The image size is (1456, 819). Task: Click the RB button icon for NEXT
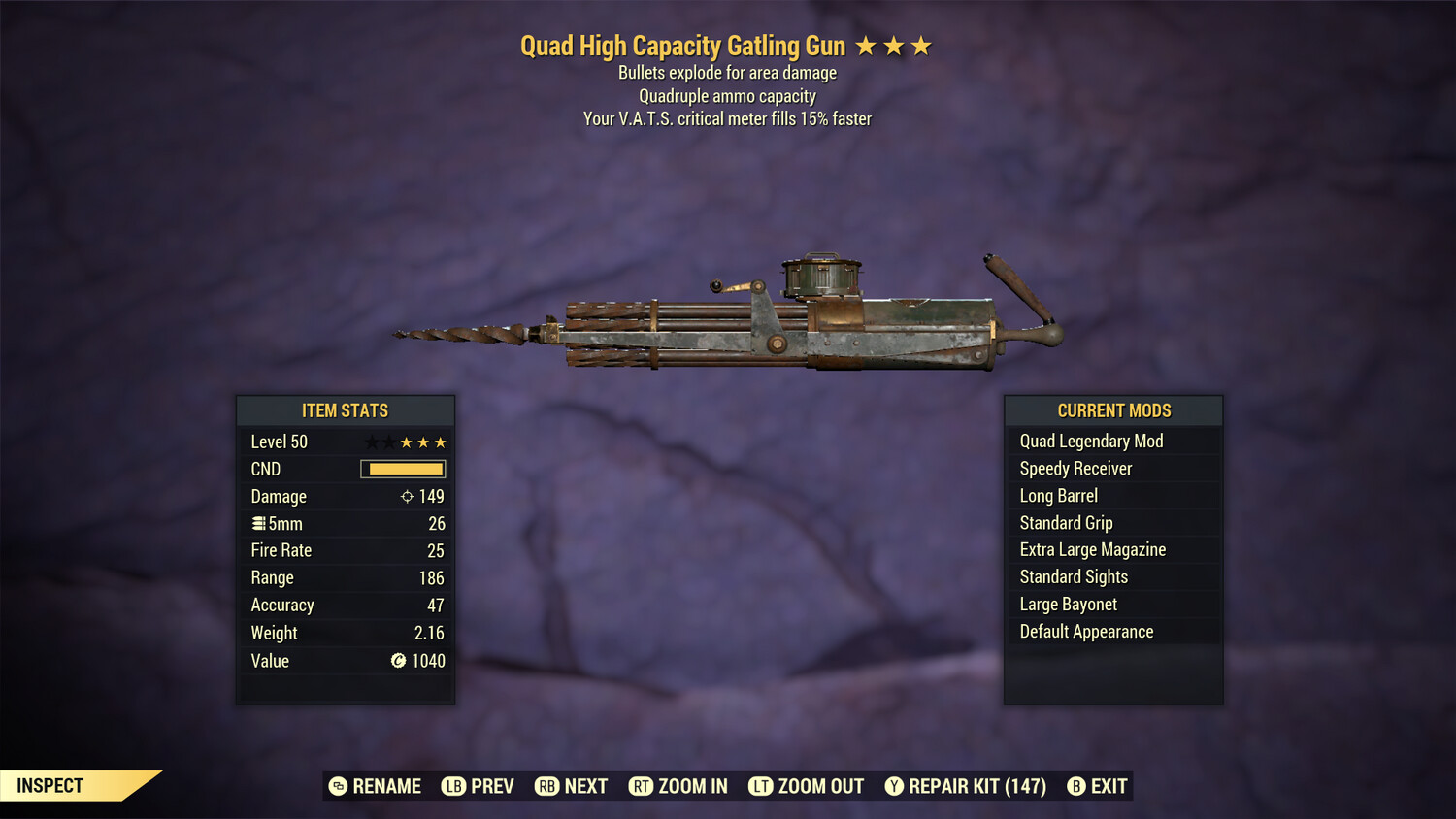tap(549, 786)
